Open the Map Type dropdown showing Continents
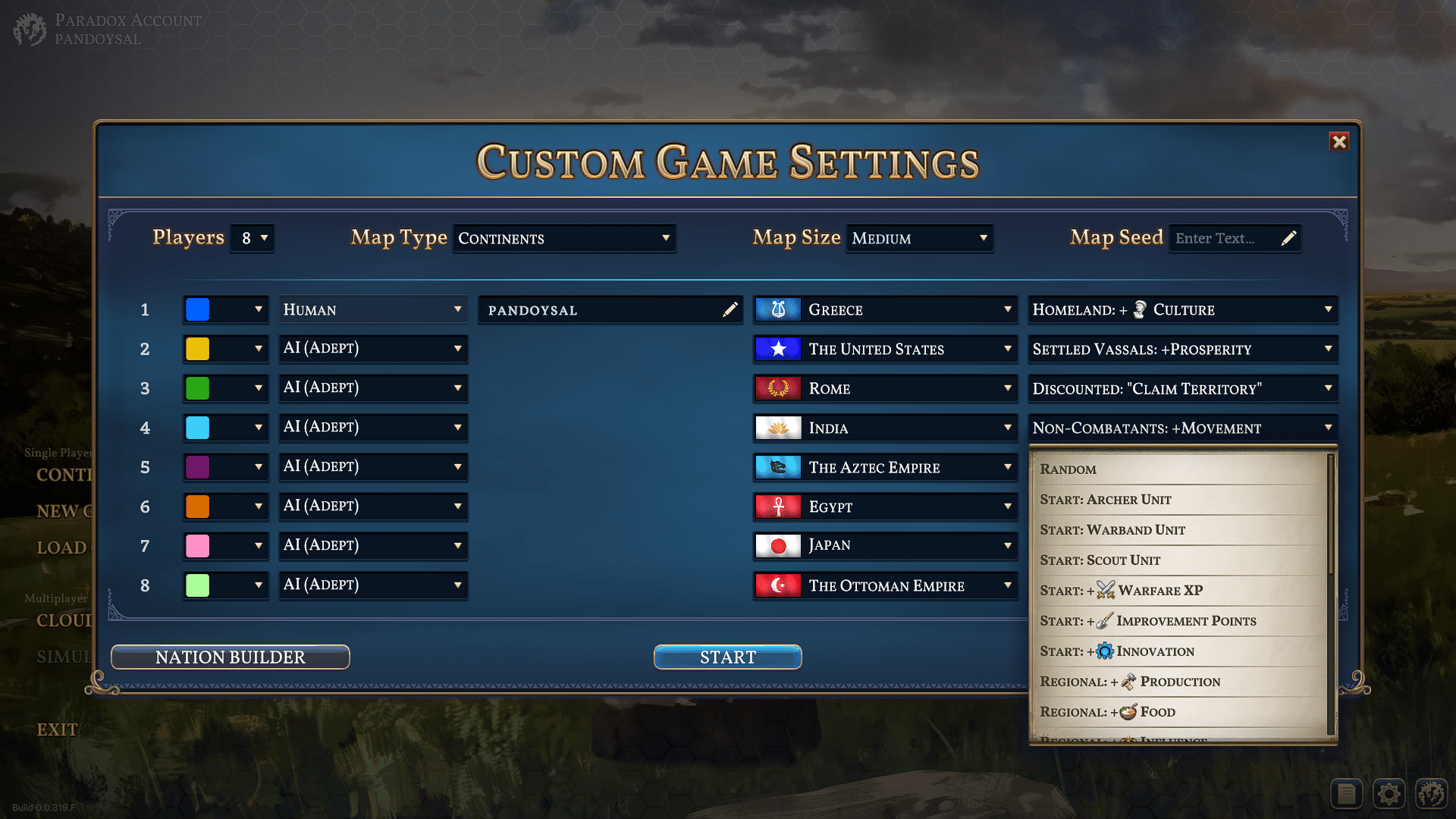 coord(564,238)
